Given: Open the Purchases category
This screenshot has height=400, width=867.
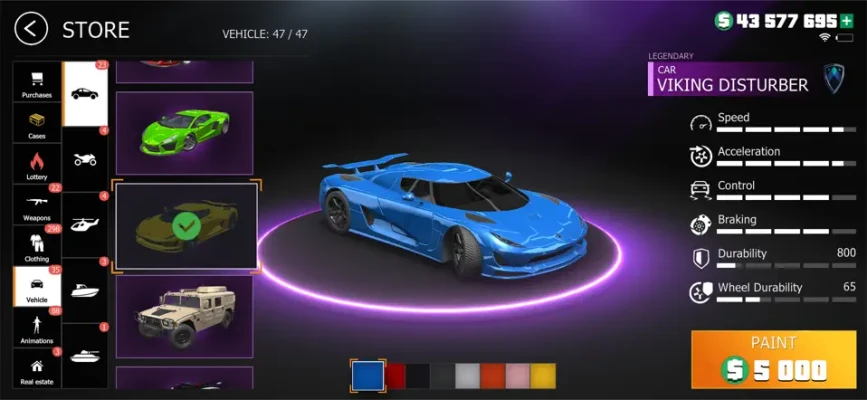Looking at the screenshot, I should click(37, 84).
